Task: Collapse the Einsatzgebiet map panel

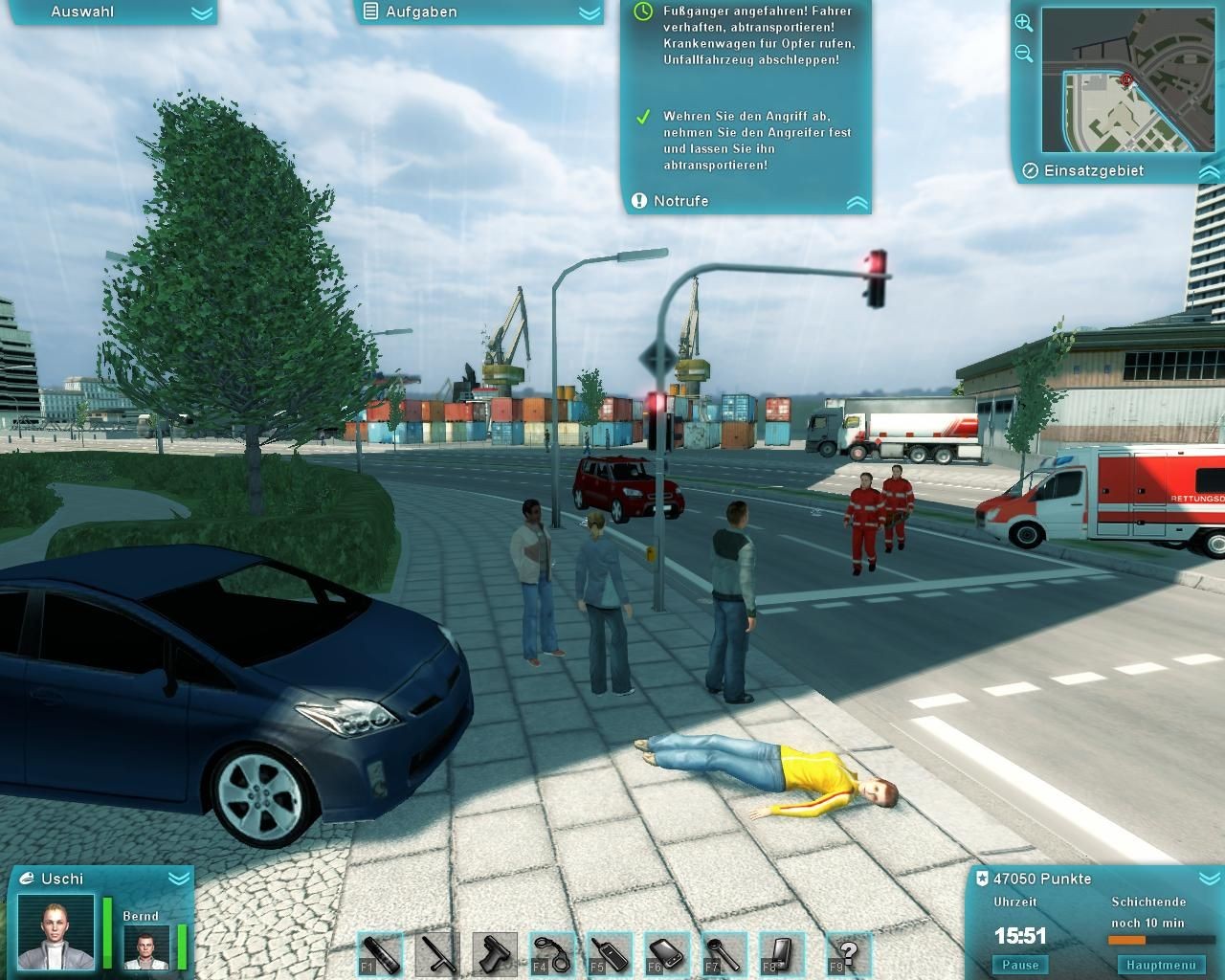Action: [1209, 171]
